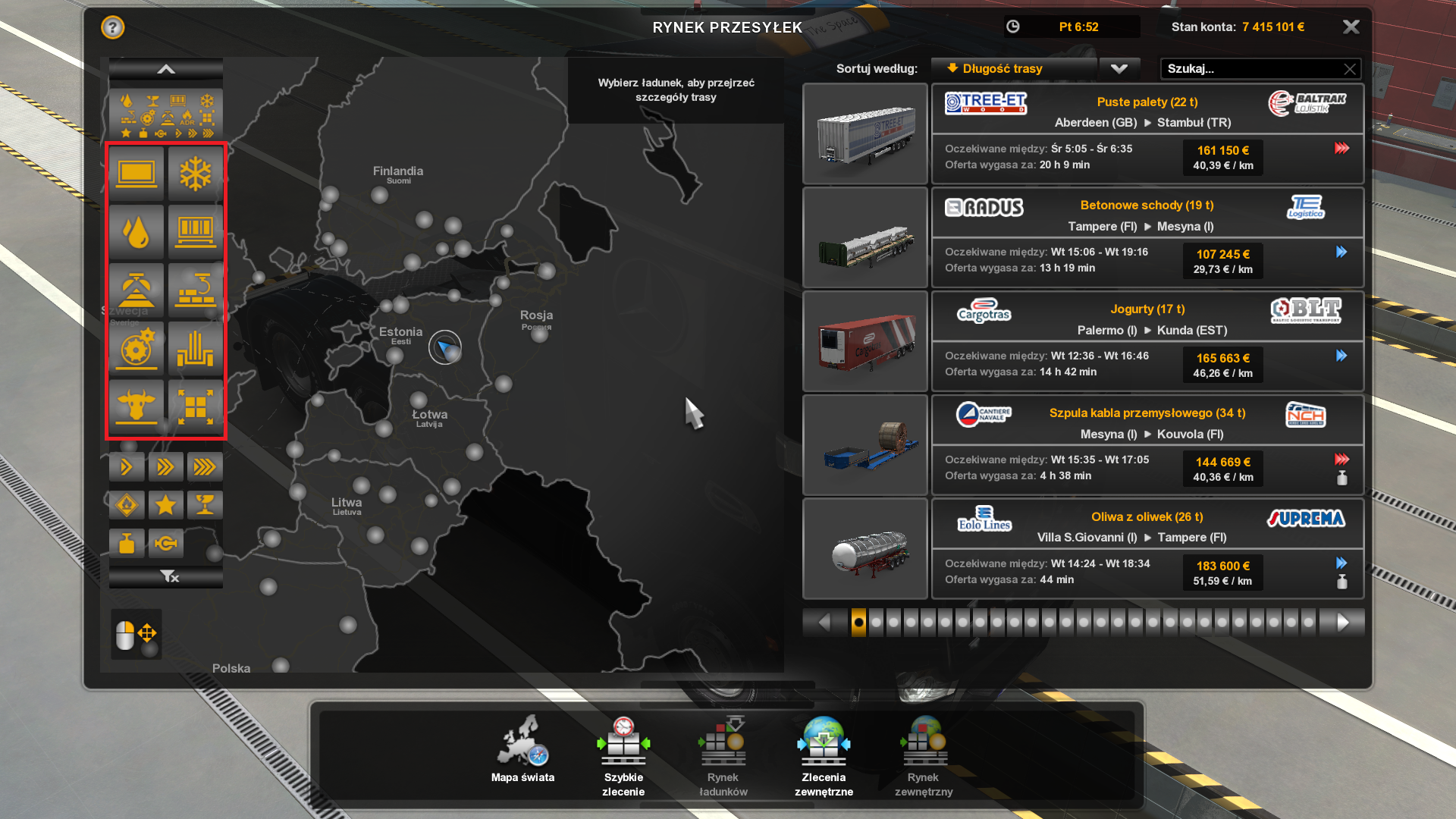The height and width of the screenshot is (819, 1456).
Task: Toggle the machinery gear cargo filter
Action: click(136, 349)
